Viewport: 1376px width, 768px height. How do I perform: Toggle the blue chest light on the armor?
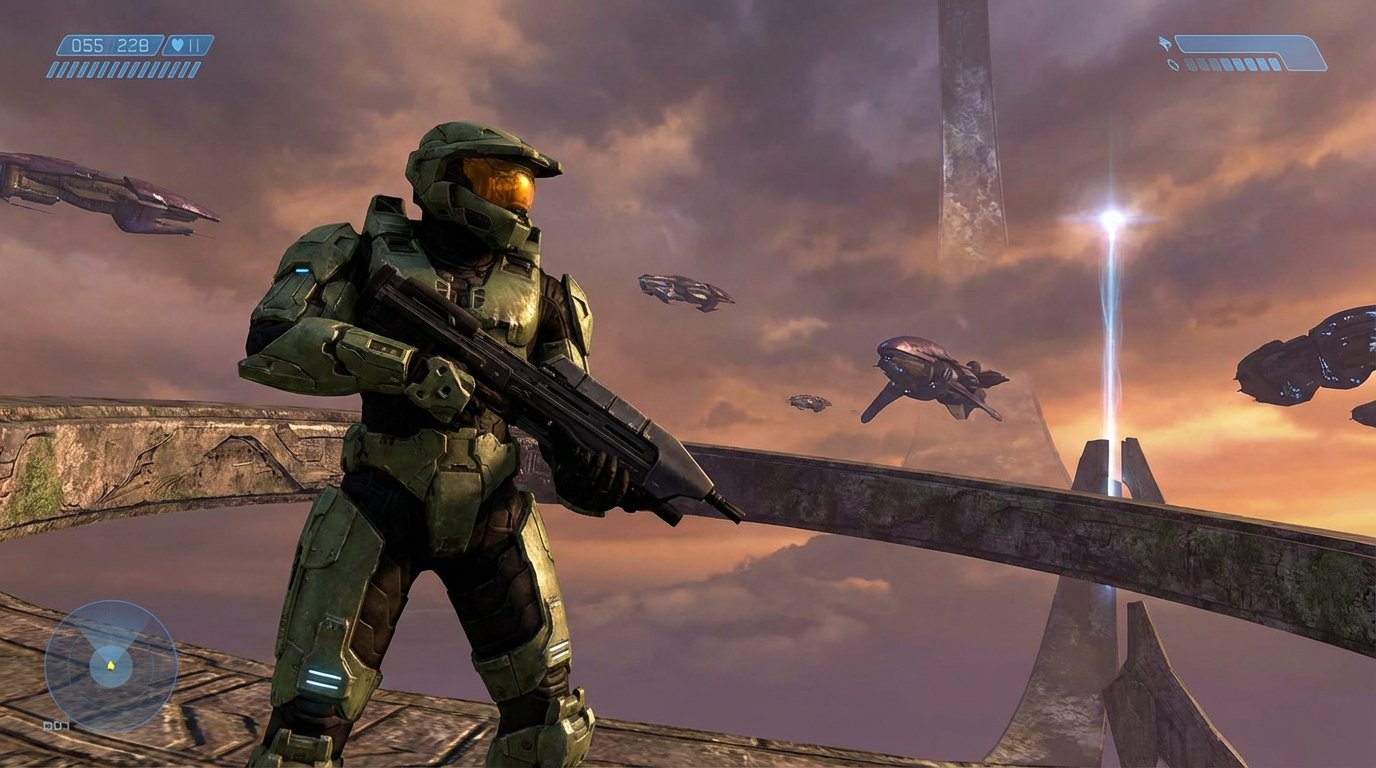[302, 270]
